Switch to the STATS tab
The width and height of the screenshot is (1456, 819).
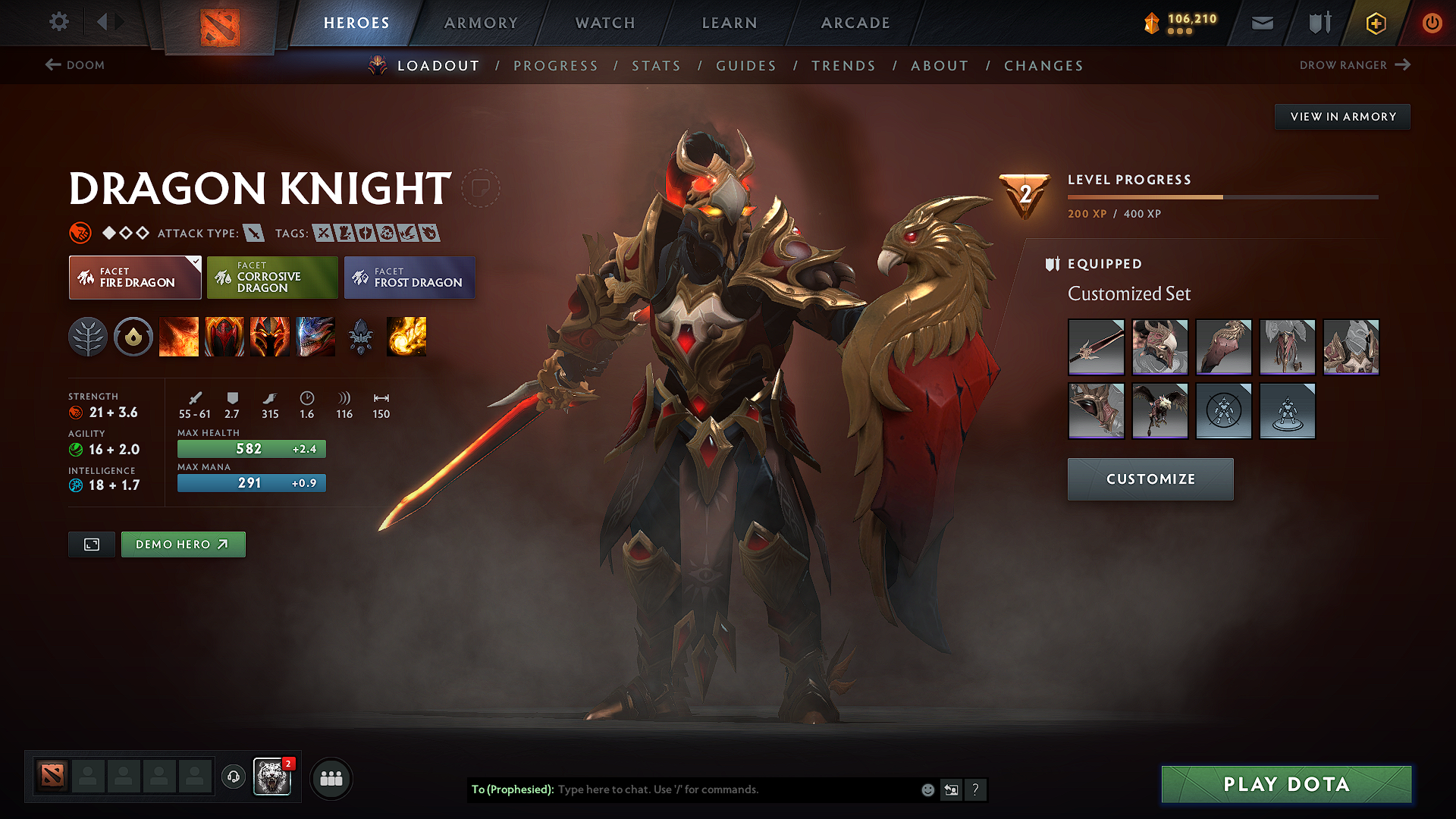click(656, 66)
